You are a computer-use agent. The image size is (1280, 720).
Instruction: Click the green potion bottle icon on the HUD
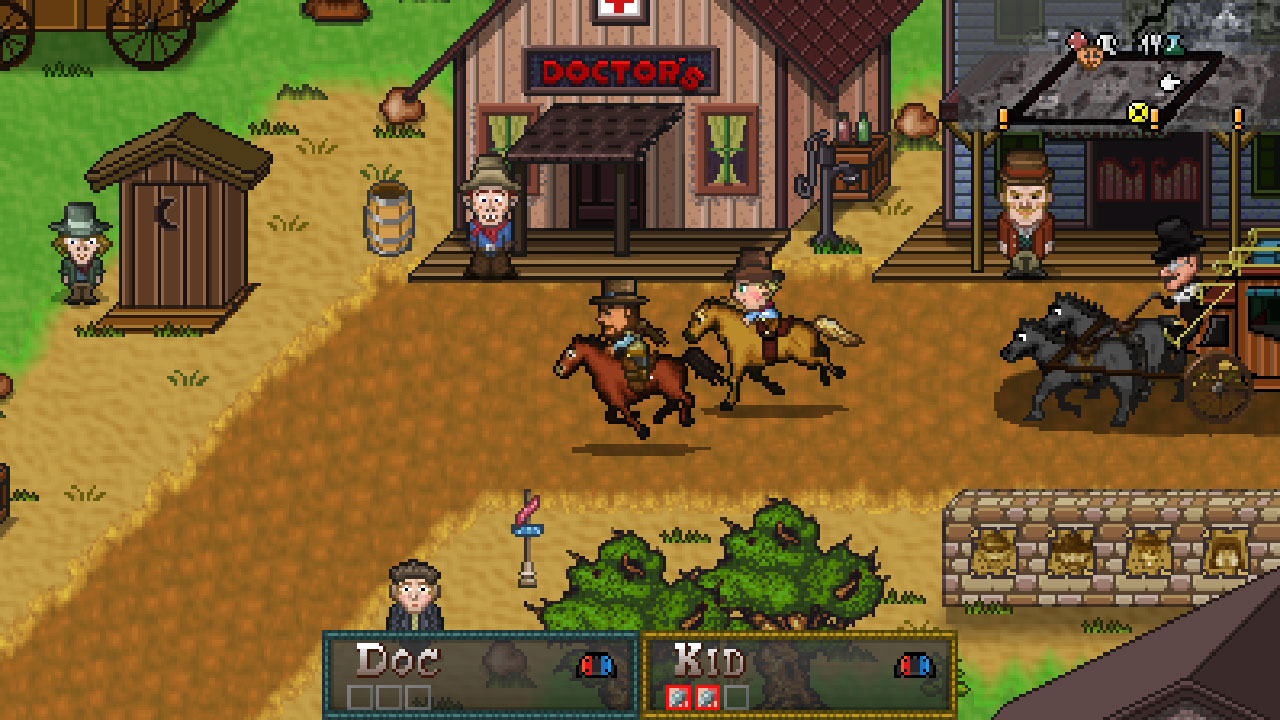click(1173, 45)
